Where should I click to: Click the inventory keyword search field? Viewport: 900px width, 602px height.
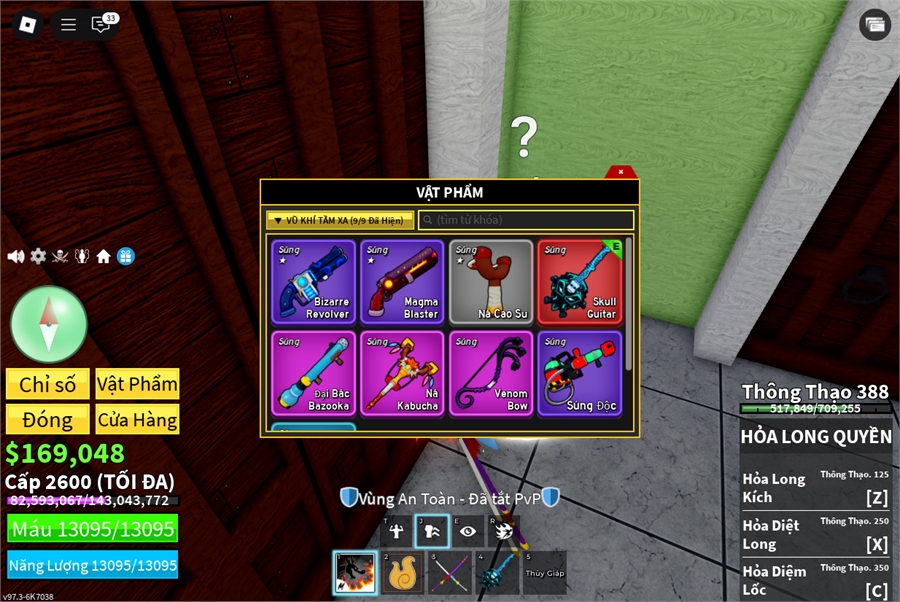coord(526,220)
